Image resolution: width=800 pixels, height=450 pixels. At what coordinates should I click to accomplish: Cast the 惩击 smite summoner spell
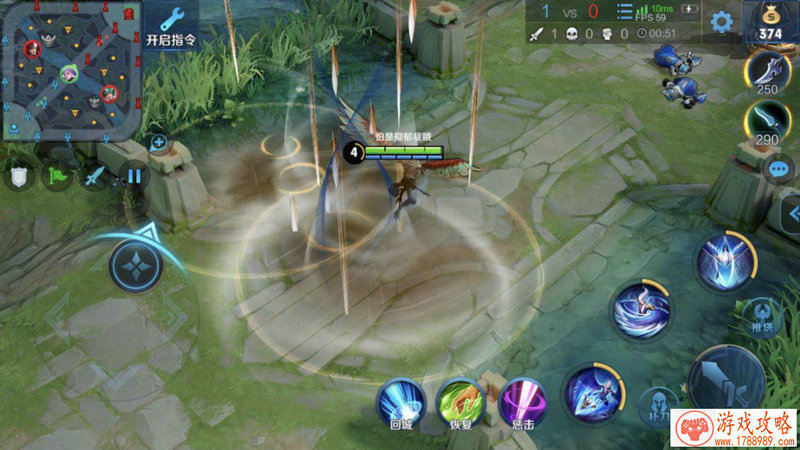[521, 402]
